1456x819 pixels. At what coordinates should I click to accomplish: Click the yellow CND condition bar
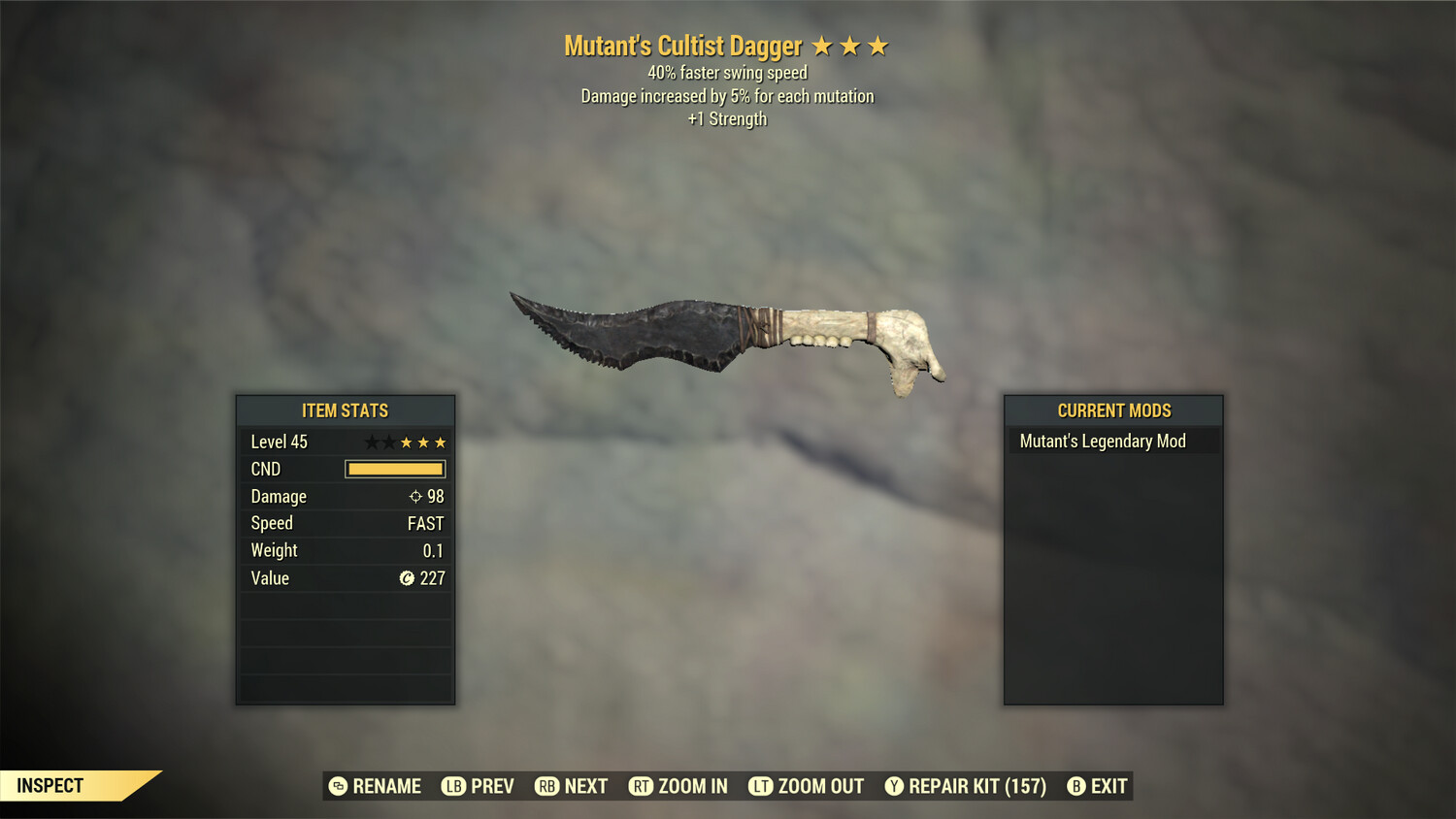pos(394,469)
